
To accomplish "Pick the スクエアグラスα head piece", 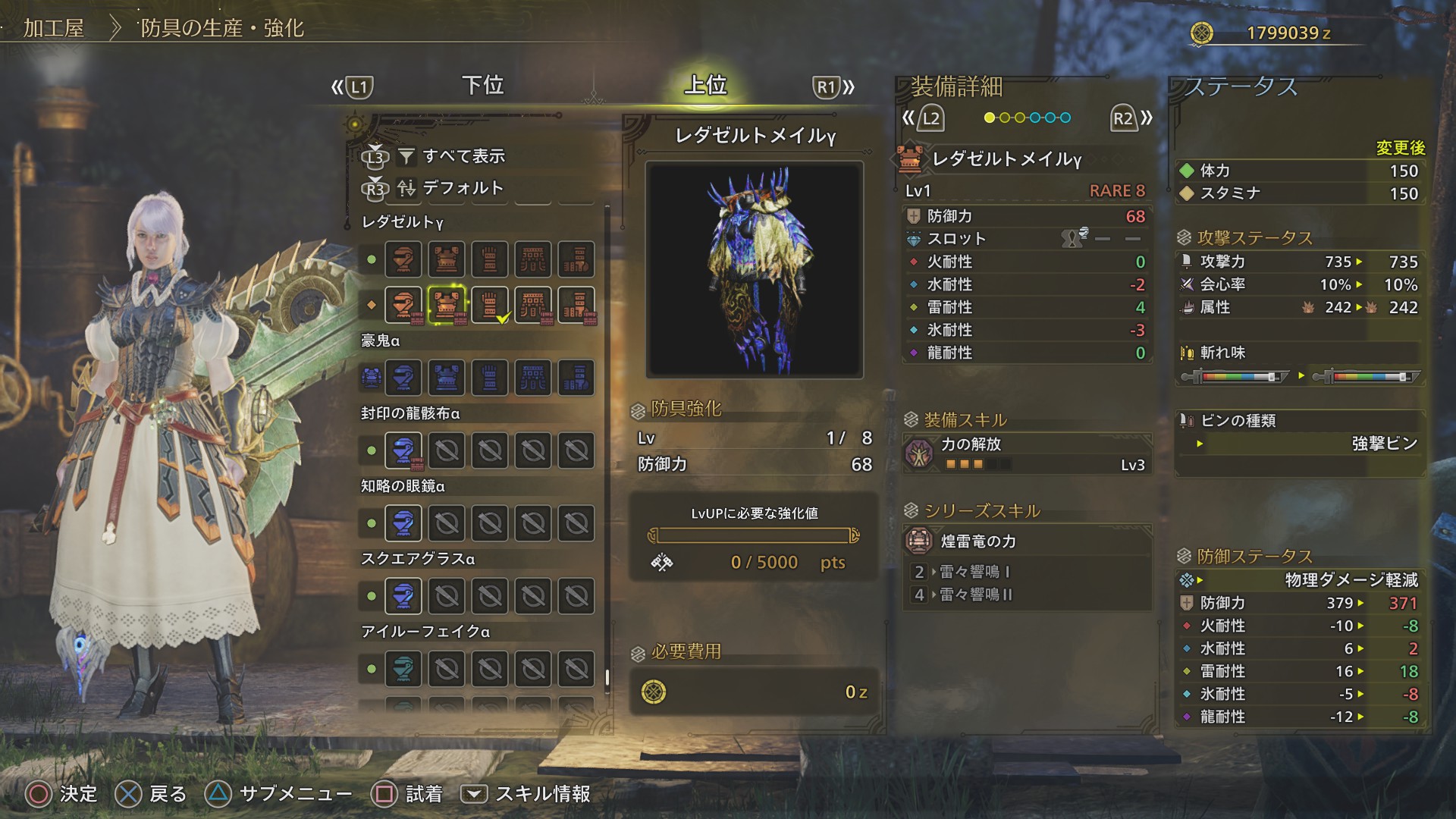I will click(x=403, y=596).
